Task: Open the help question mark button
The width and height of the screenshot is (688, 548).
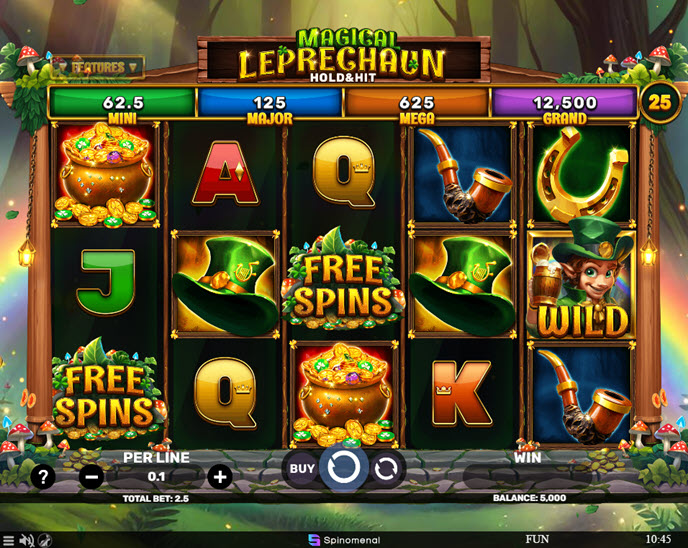Action: [43, 477]
